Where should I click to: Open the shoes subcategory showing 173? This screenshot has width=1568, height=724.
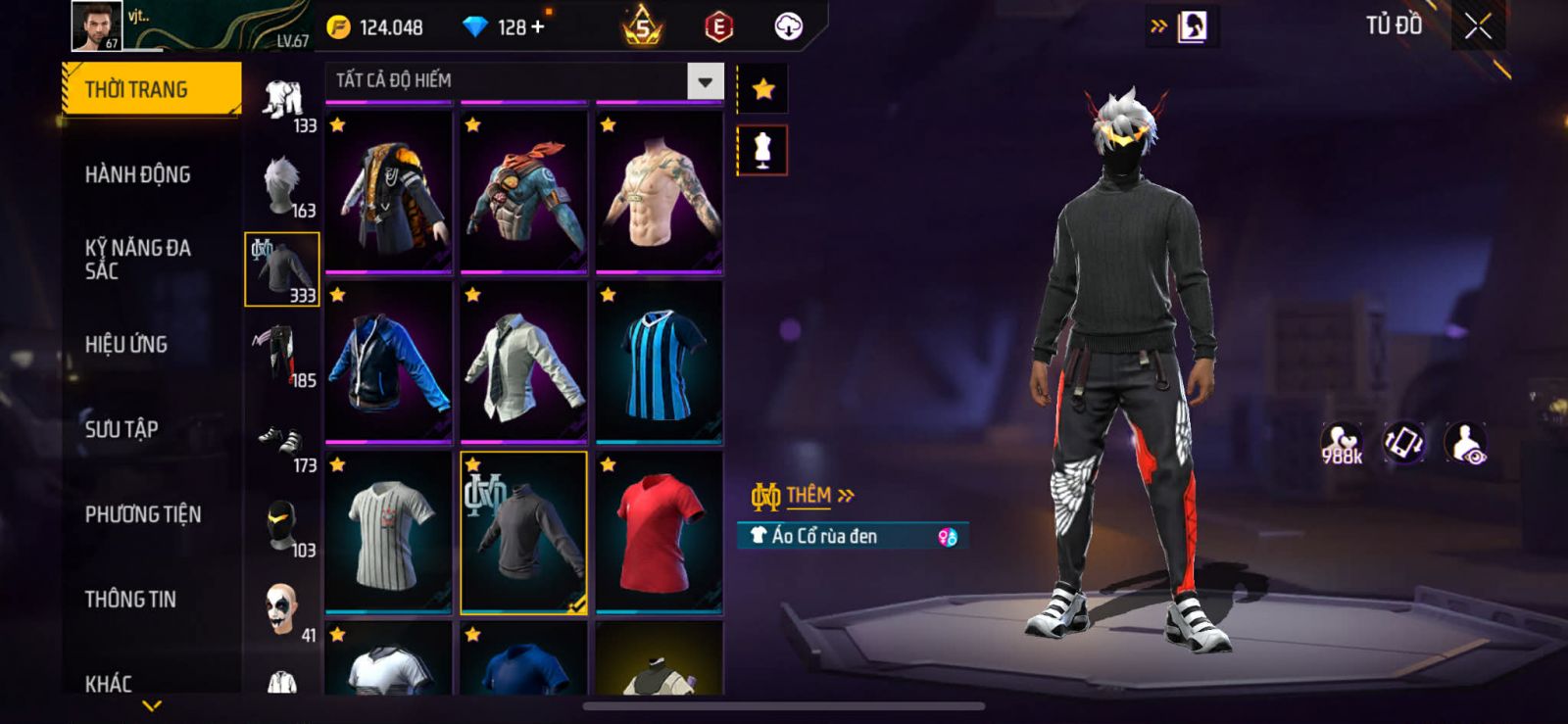click(282, 442)
